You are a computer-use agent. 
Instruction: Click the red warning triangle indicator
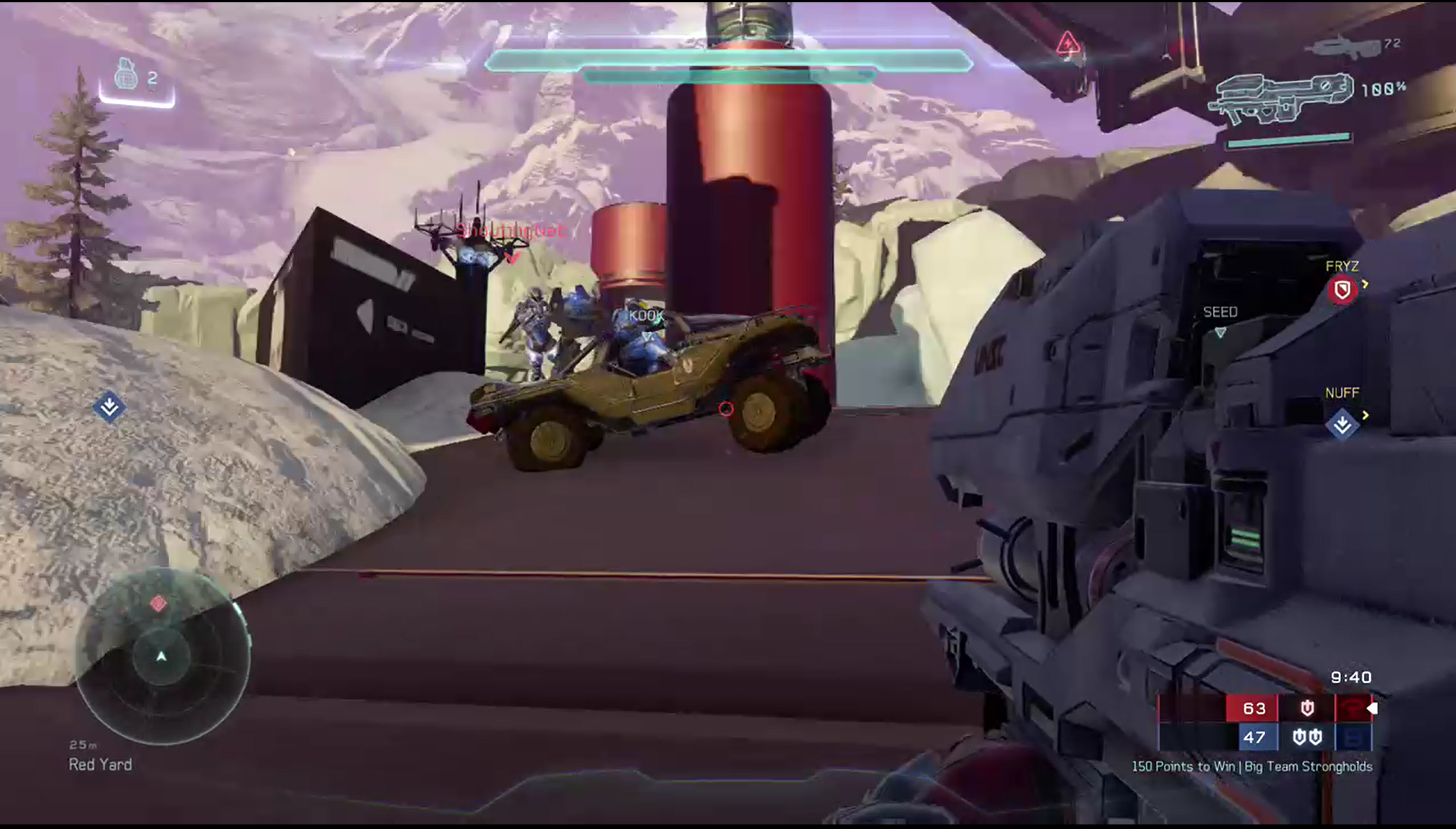pyautogui.click(x=1067, y=44)
